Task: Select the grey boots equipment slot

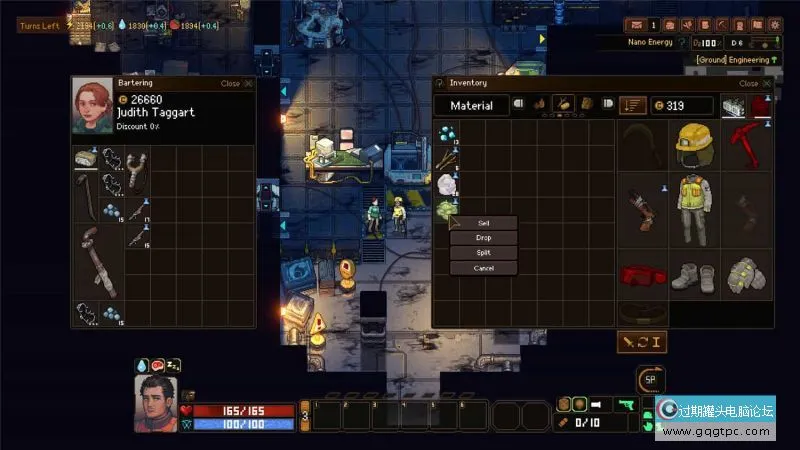Action: [695, 274]
